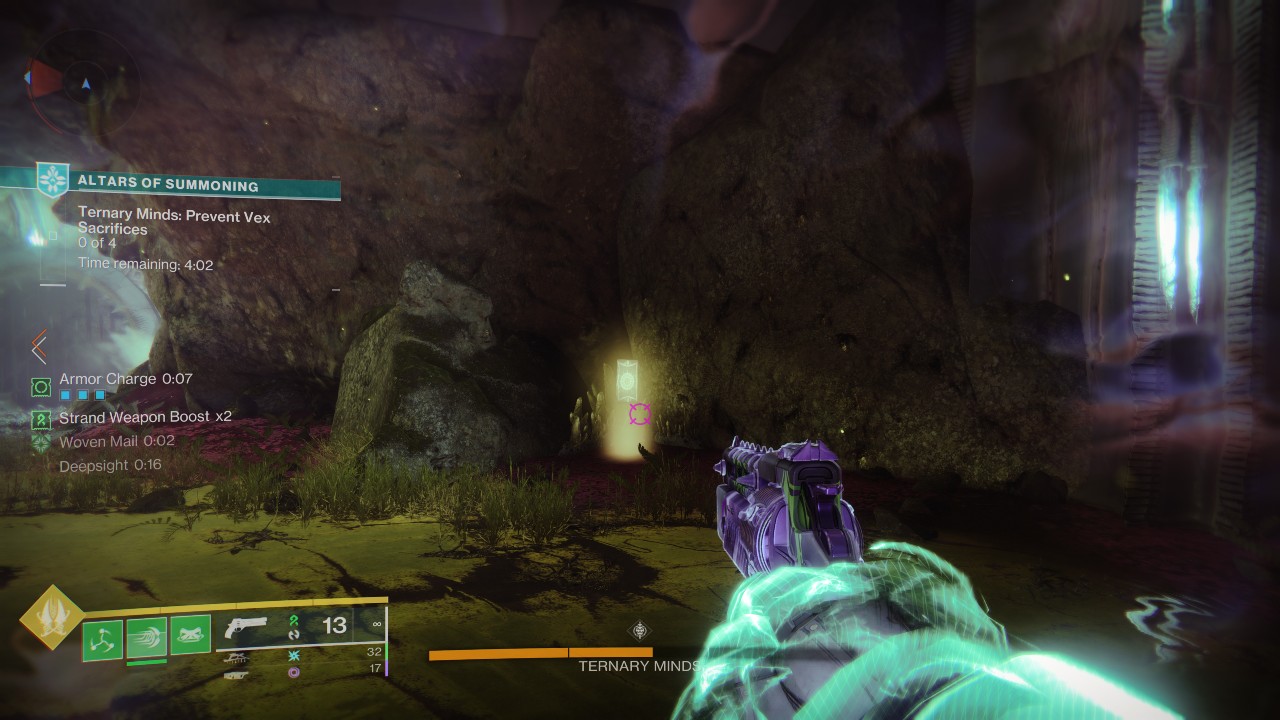
Task: Select the Woven Mail buff icon
Action: point(41,443)
